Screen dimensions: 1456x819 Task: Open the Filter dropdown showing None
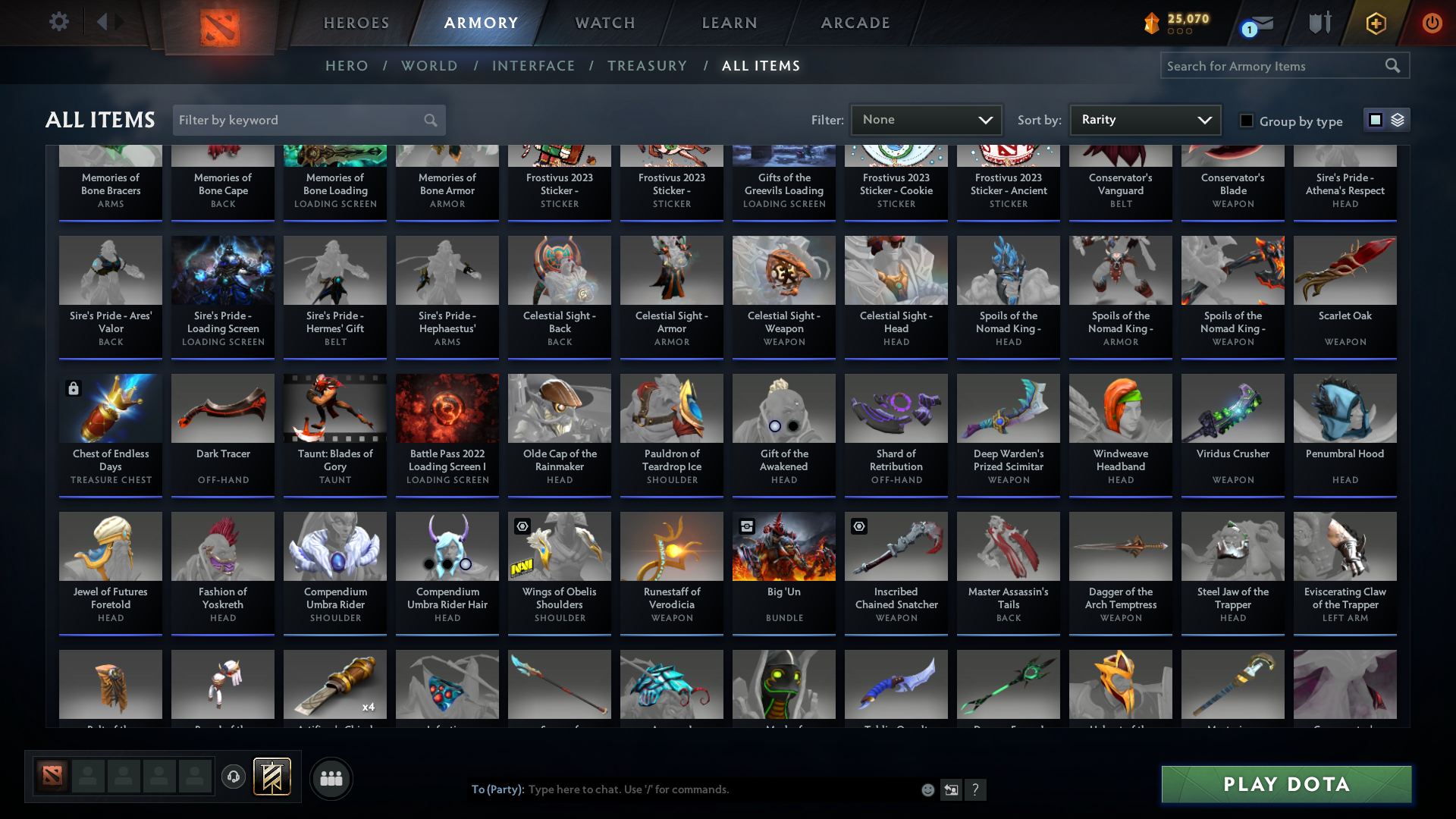click(x=926, y=120)
